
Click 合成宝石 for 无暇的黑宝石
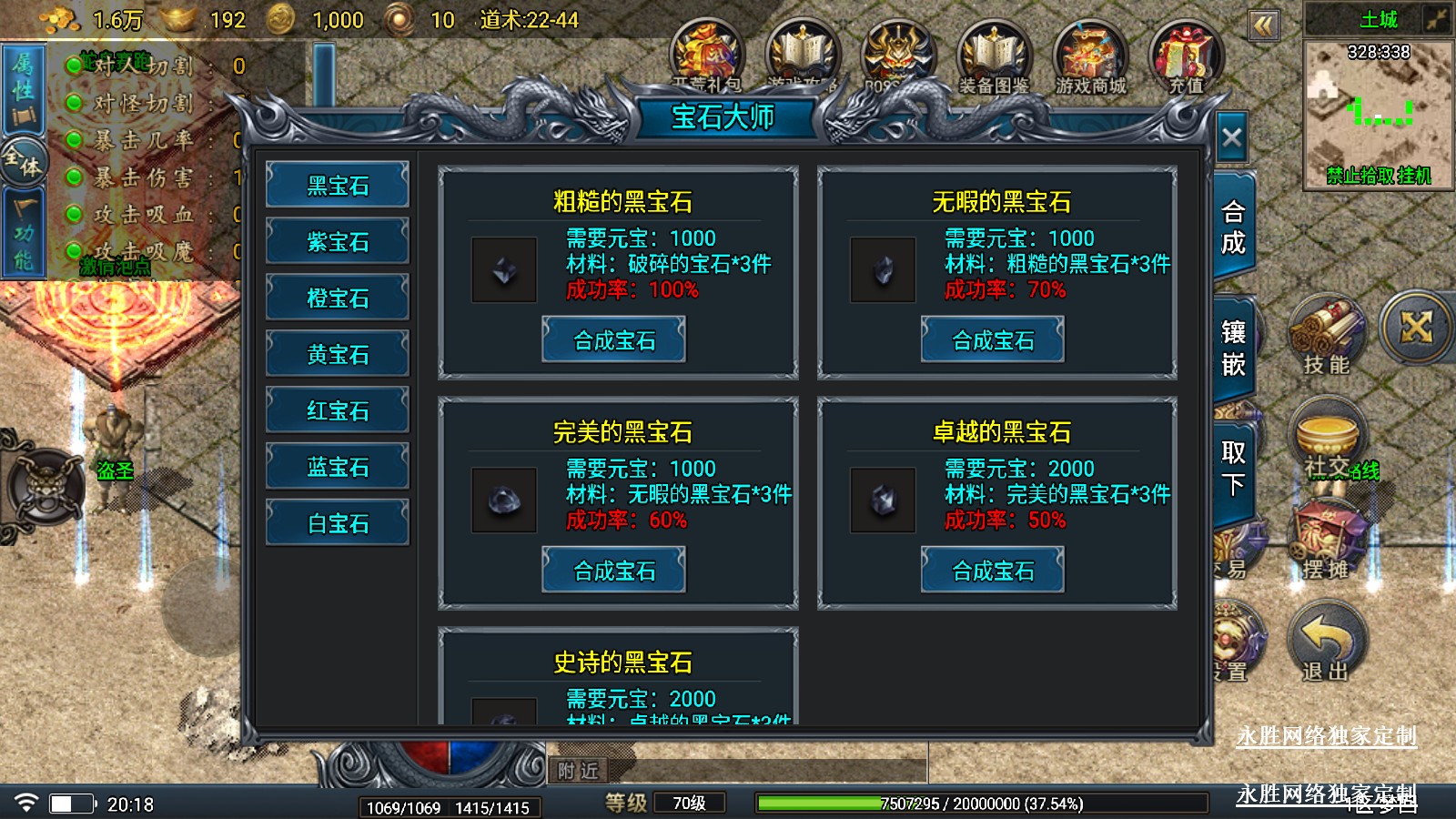click(x=993, y=340)
